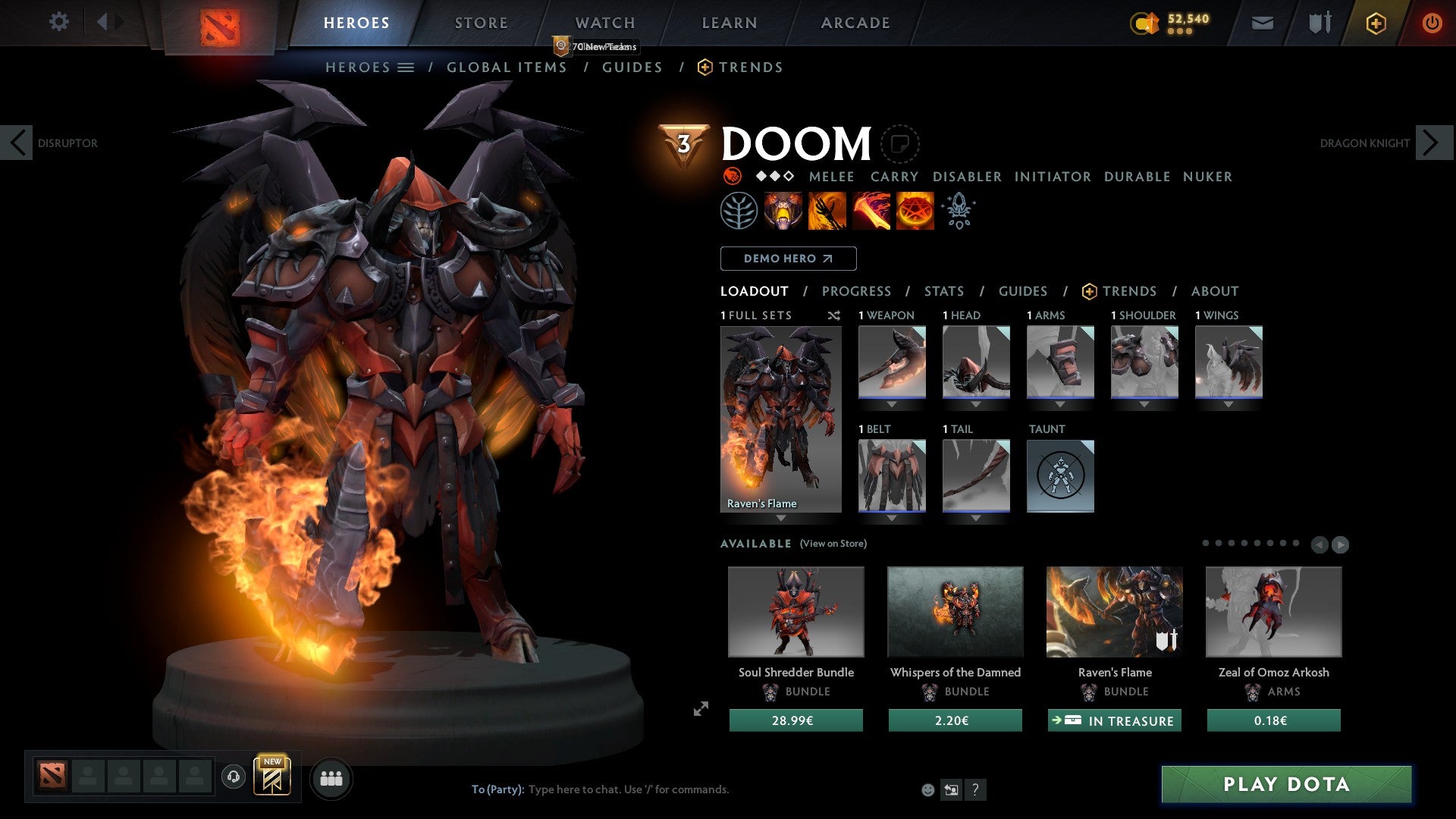Click the voice chat headset icon
Viewport: 1456px width, 819px height.
[x=233, y=777]
